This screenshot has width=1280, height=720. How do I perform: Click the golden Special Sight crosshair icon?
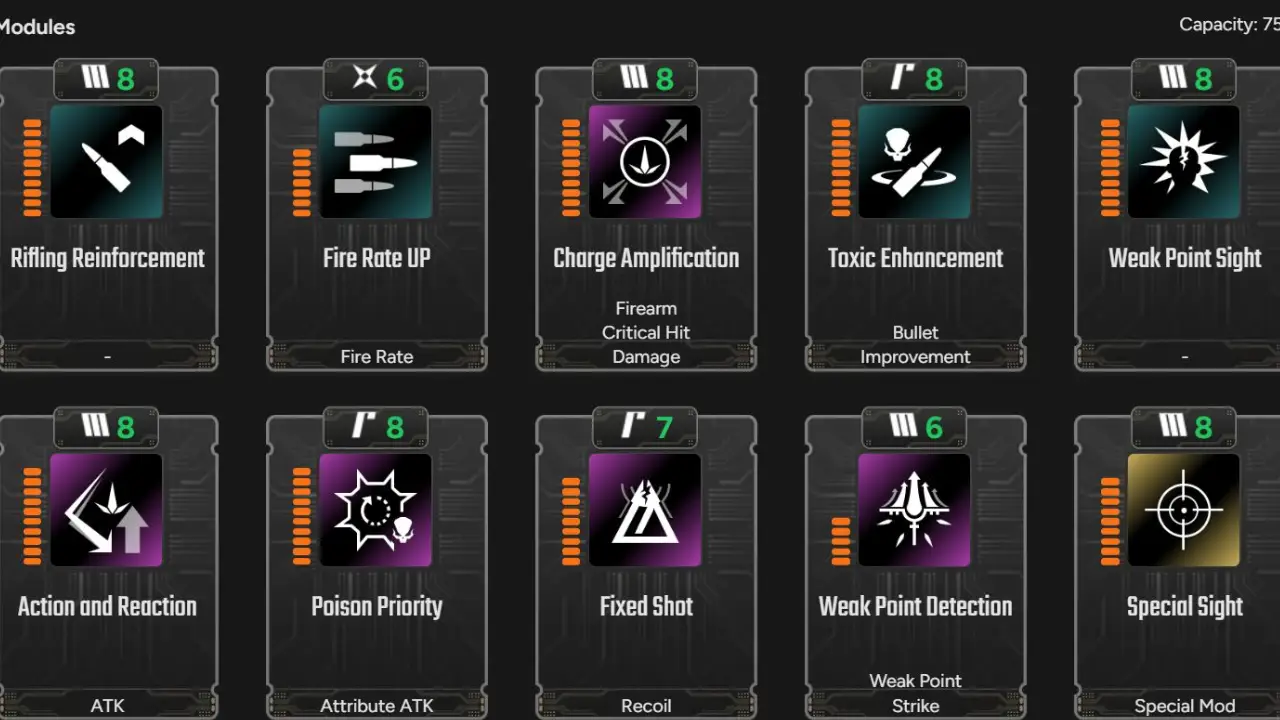[1183, 510]
